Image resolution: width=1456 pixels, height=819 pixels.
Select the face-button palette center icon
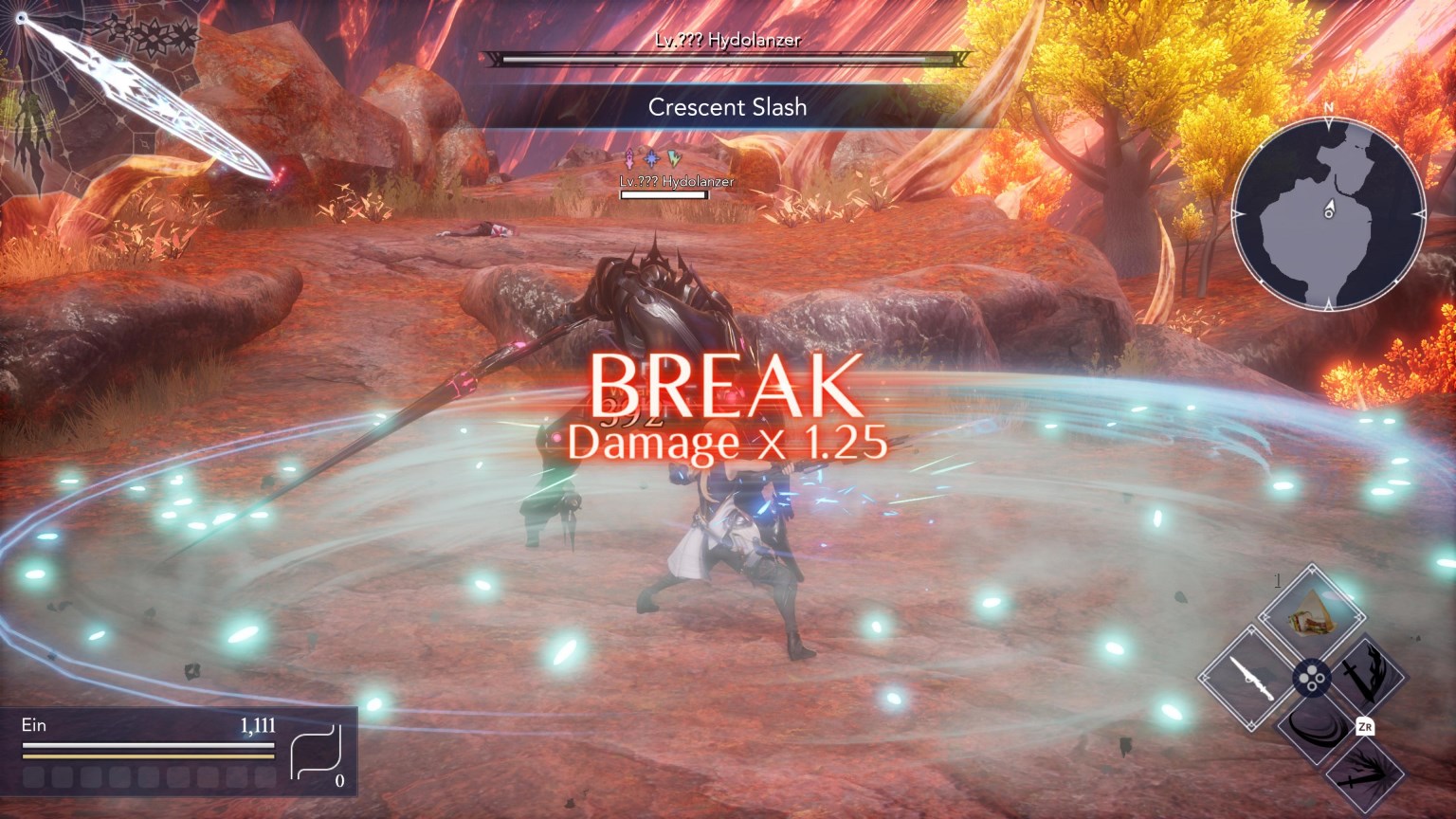pos(1310,678)
